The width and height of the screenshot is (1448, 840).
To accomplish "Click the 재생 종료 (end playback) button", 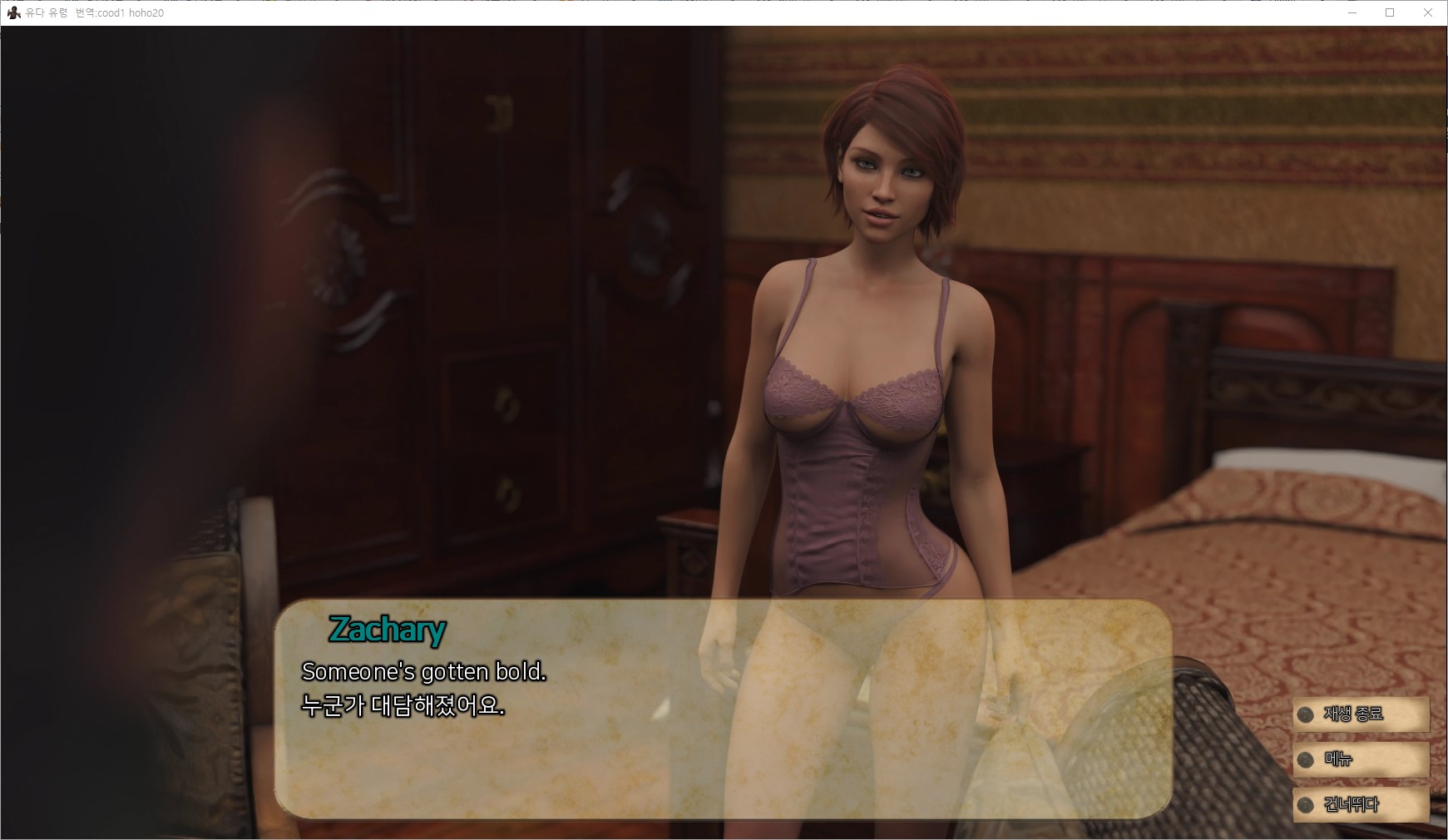I will (x=1360, y=714).
